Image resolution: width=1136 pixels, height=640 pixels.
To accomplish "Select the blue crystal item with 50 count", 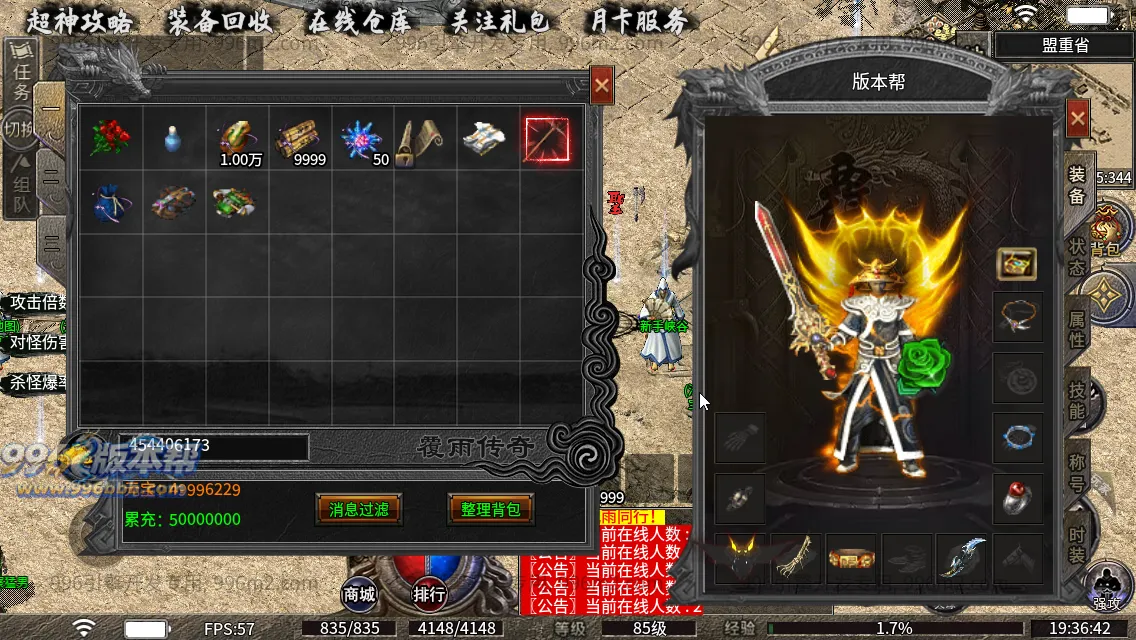I will point(361,139).
